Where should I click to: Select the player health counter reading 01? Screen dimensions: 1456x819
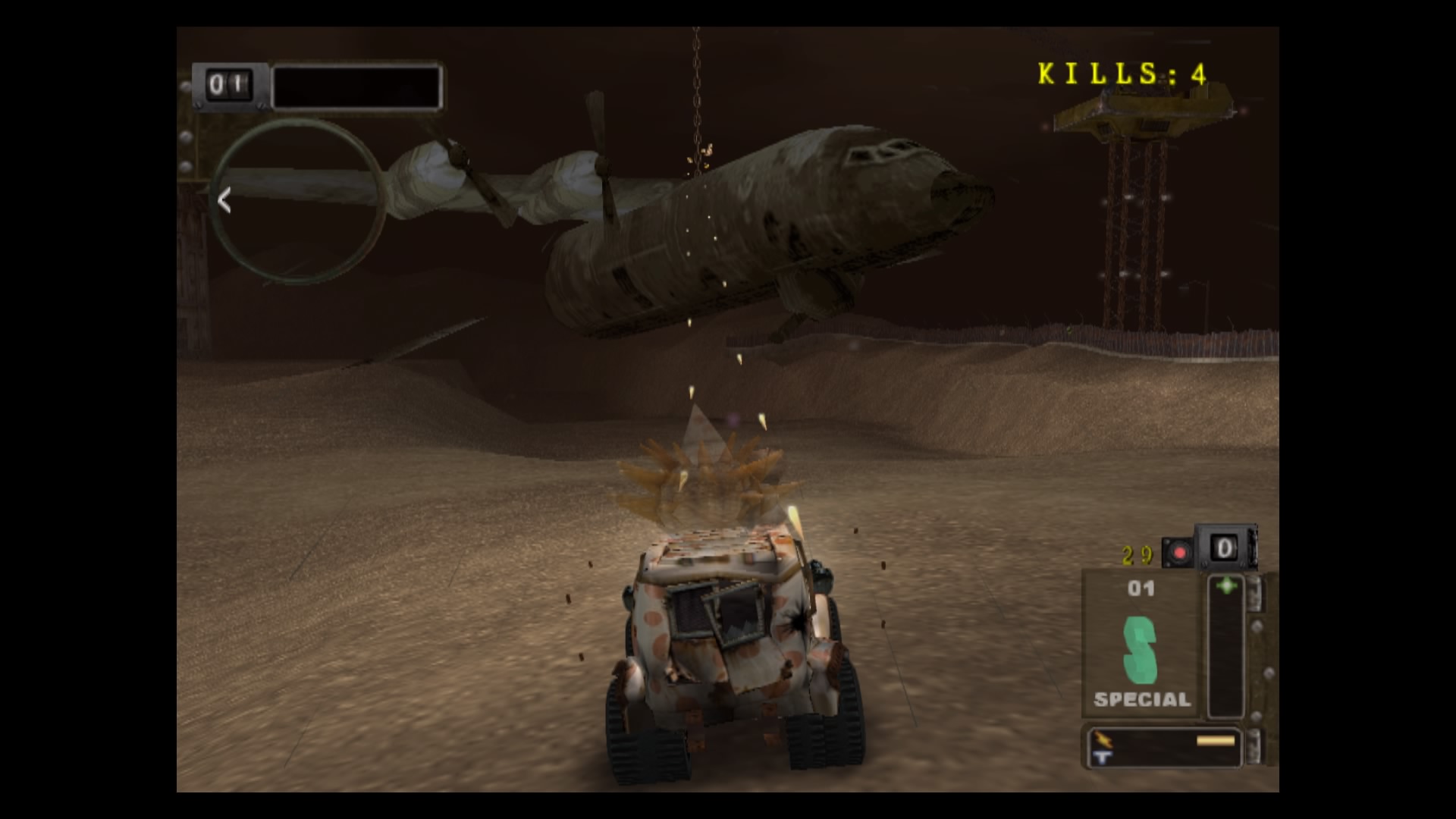pyautogui.click(x=229, y=85)
